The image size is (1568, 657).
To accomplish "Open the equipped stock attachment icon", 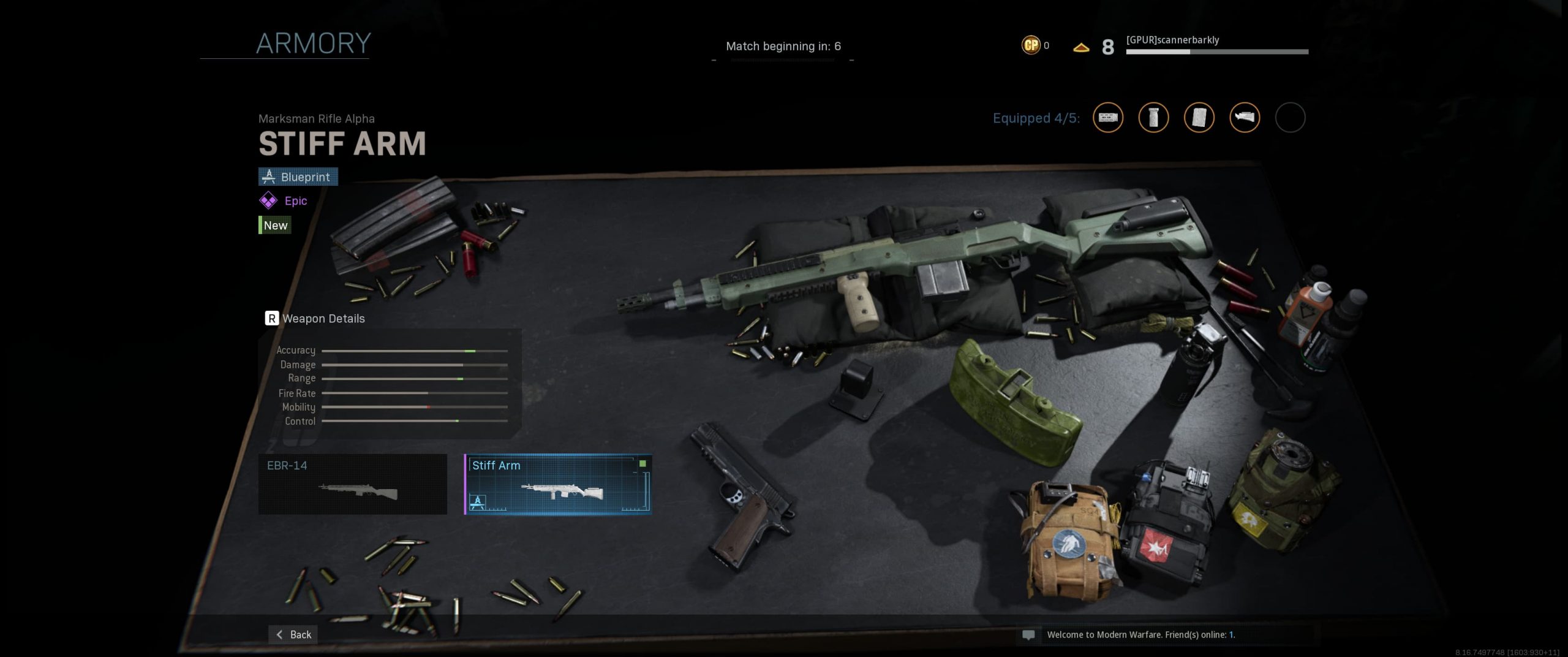I will tap(1245, 118).
